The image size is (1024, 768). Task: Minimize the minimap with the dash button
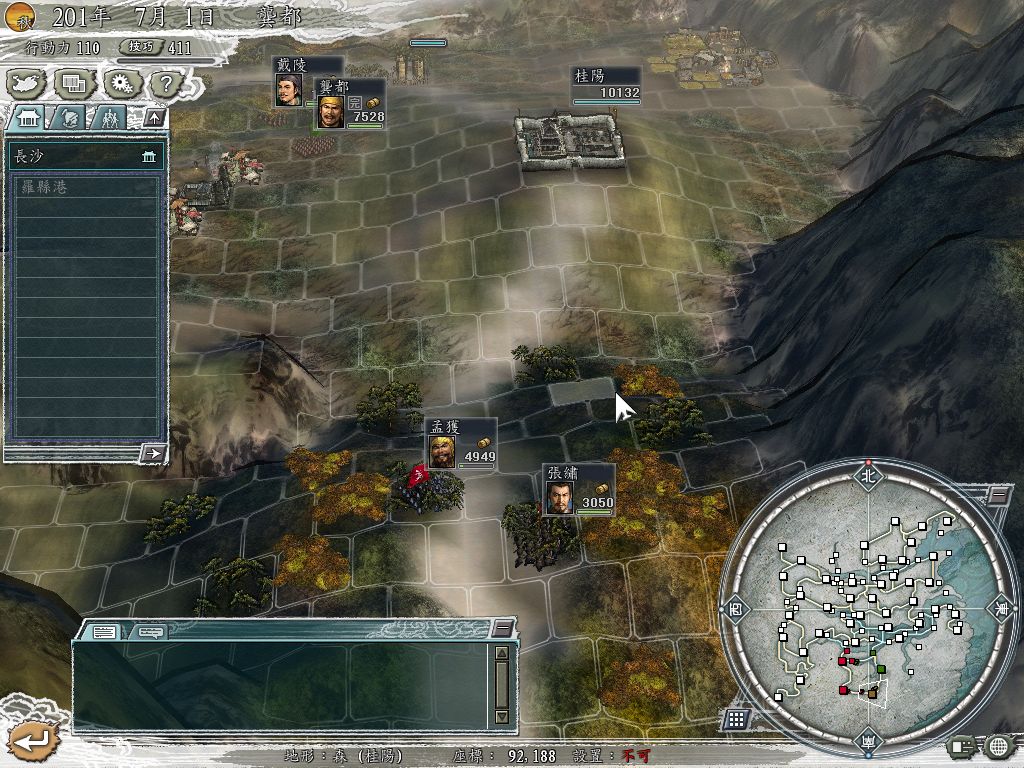click(x=998, y=495)
